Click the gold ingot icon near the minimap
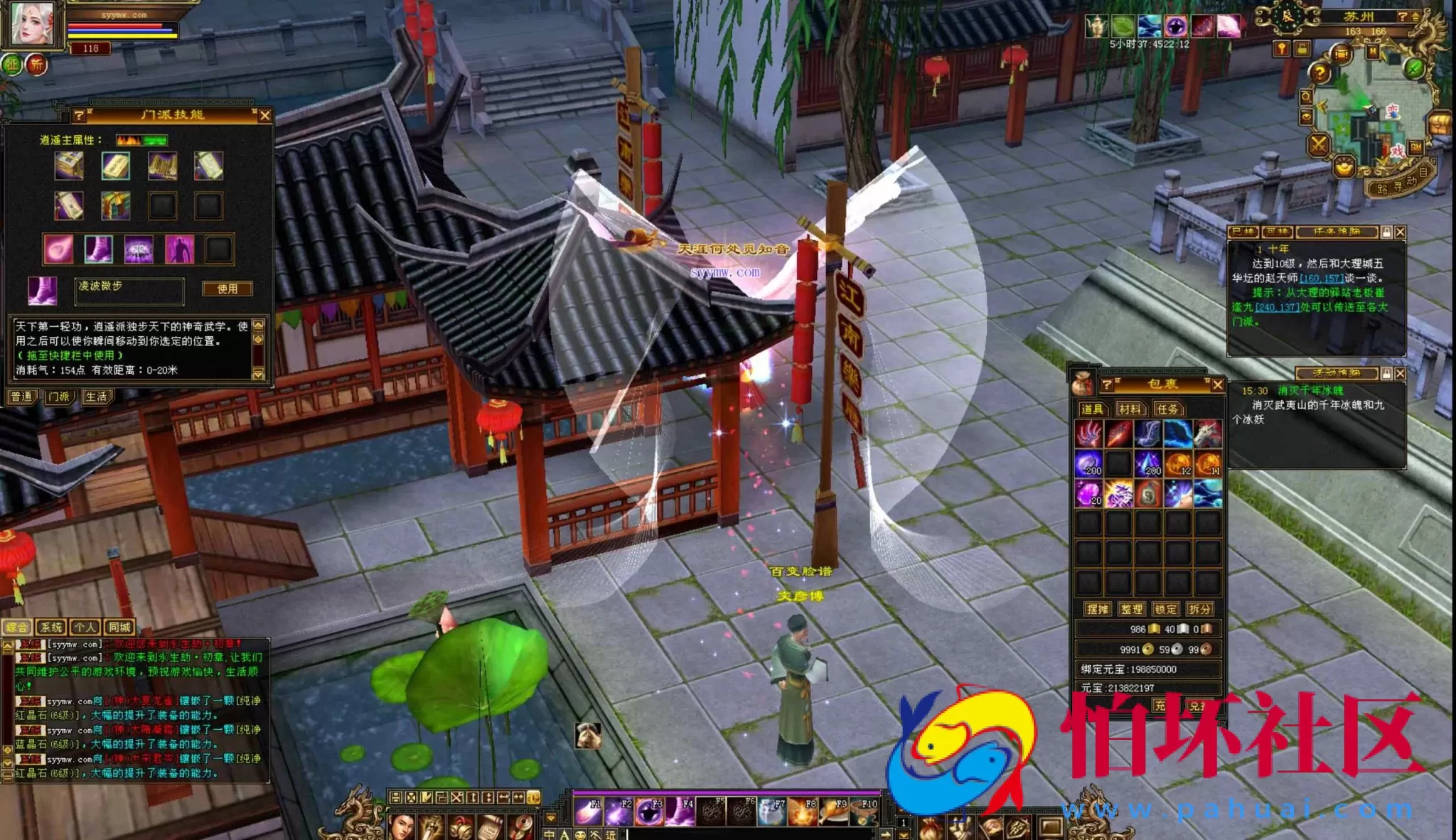Image resolution: width=1456 pixels, height=840 pixels. coord(1344,166)
